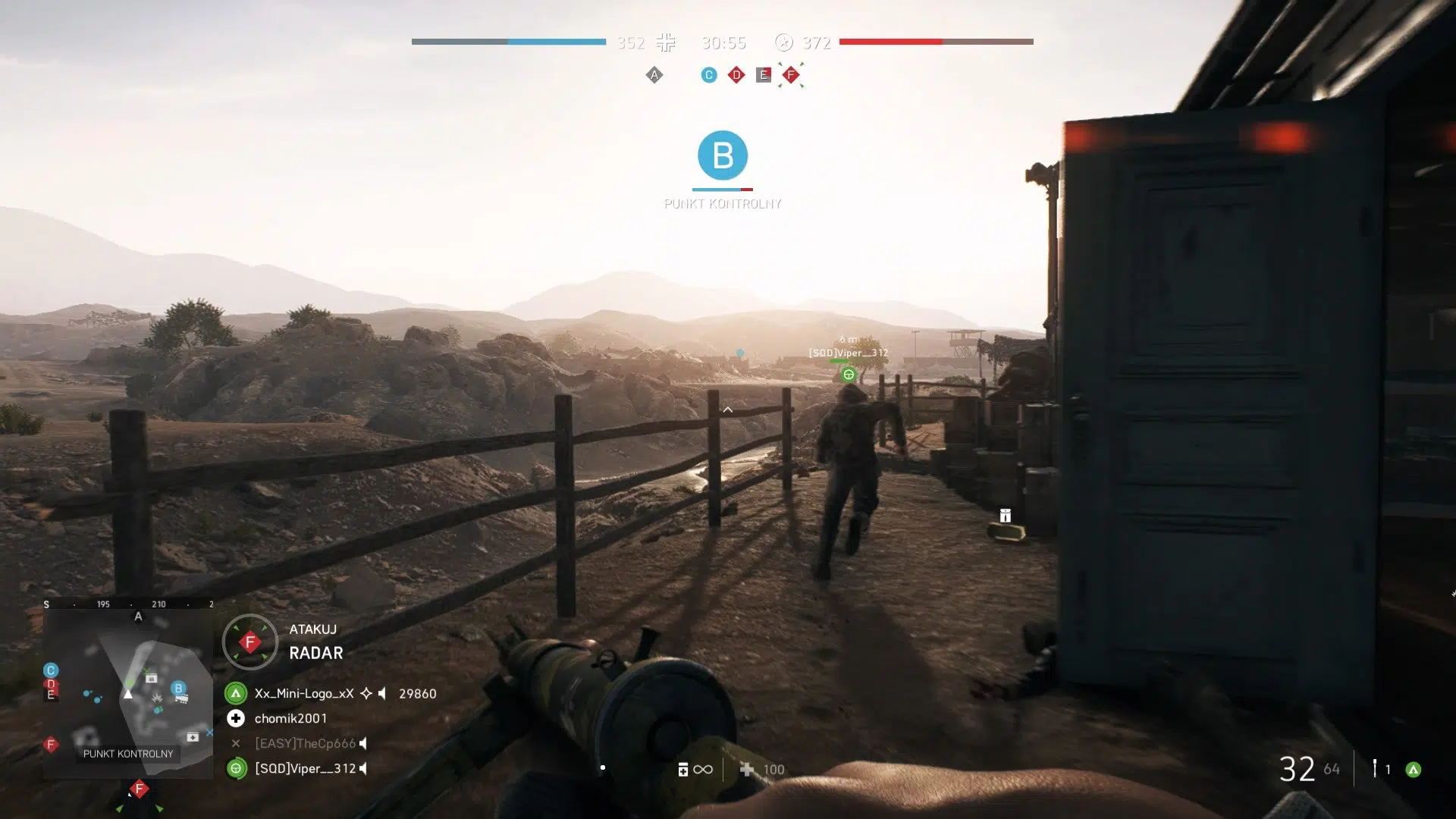Choose the highlighted F objective marker
The image size is (1456, 819).
(791, 75)
